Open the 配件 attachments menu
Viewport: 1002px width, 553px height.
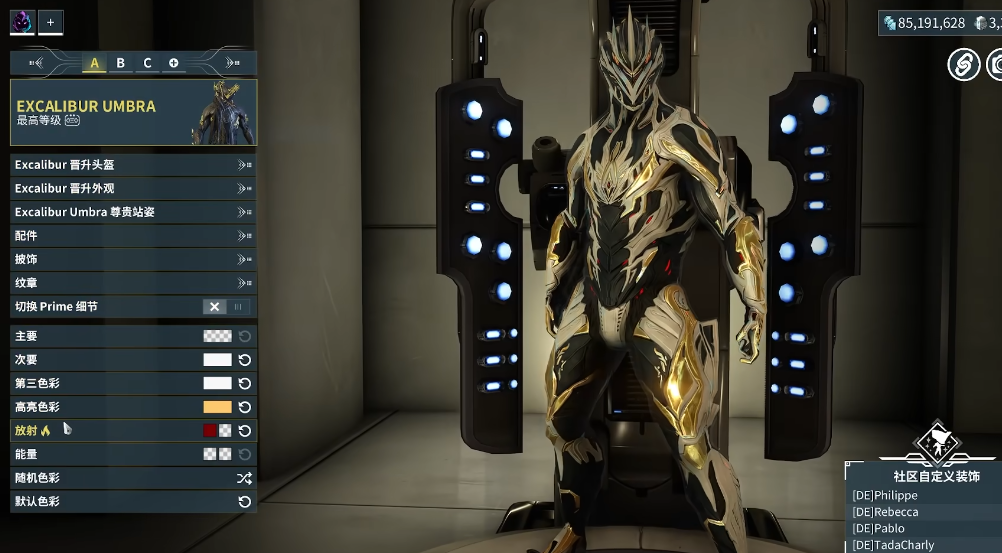[x=133, y=235]
